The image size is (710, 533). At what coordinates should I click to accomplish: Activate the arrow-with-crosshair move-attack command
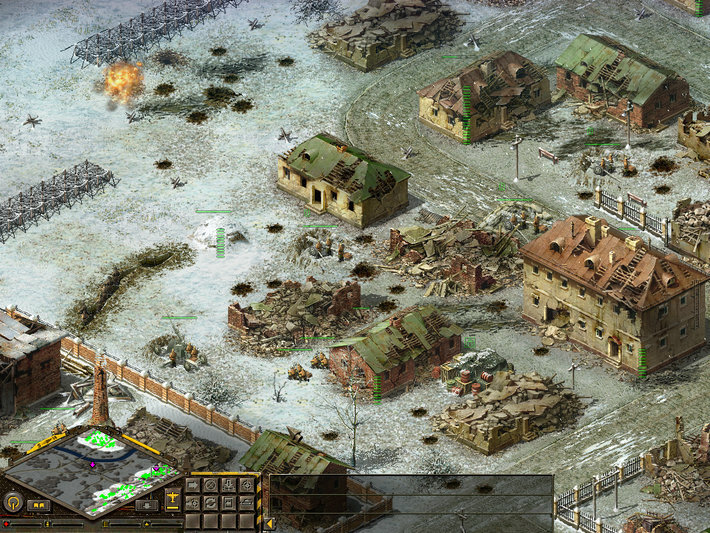pyautogui.click(x=193, y=503)
